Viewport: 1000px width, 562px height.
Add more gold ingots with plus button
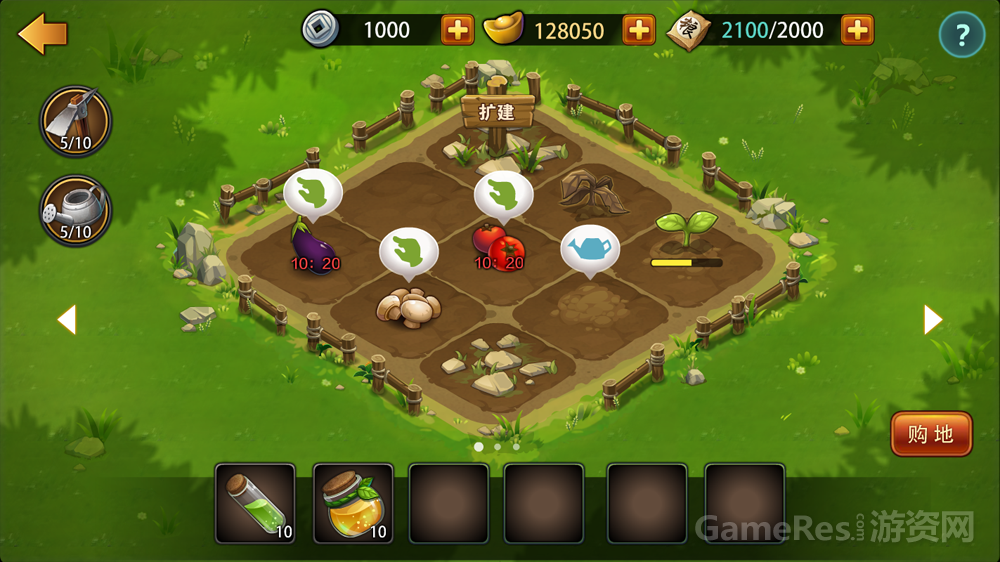coord(638,30)
